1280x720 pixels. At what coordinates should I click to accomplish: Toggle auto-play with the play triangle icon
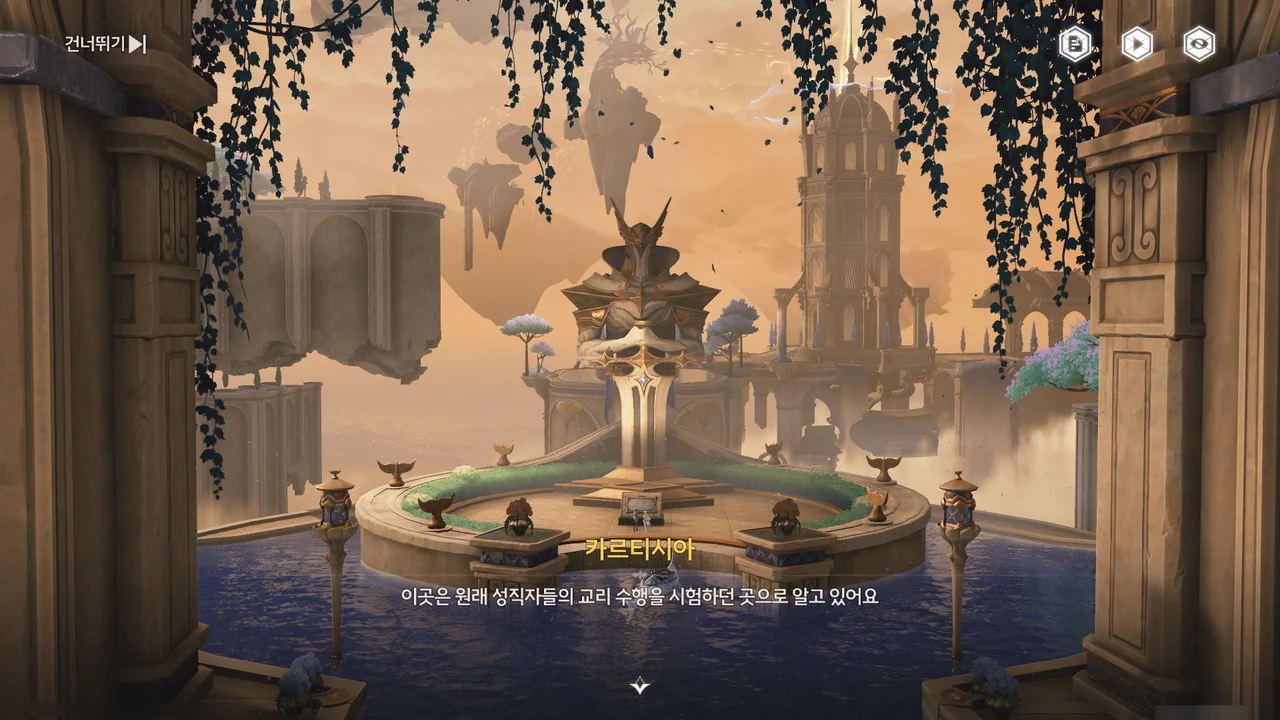click(1137, 44)
